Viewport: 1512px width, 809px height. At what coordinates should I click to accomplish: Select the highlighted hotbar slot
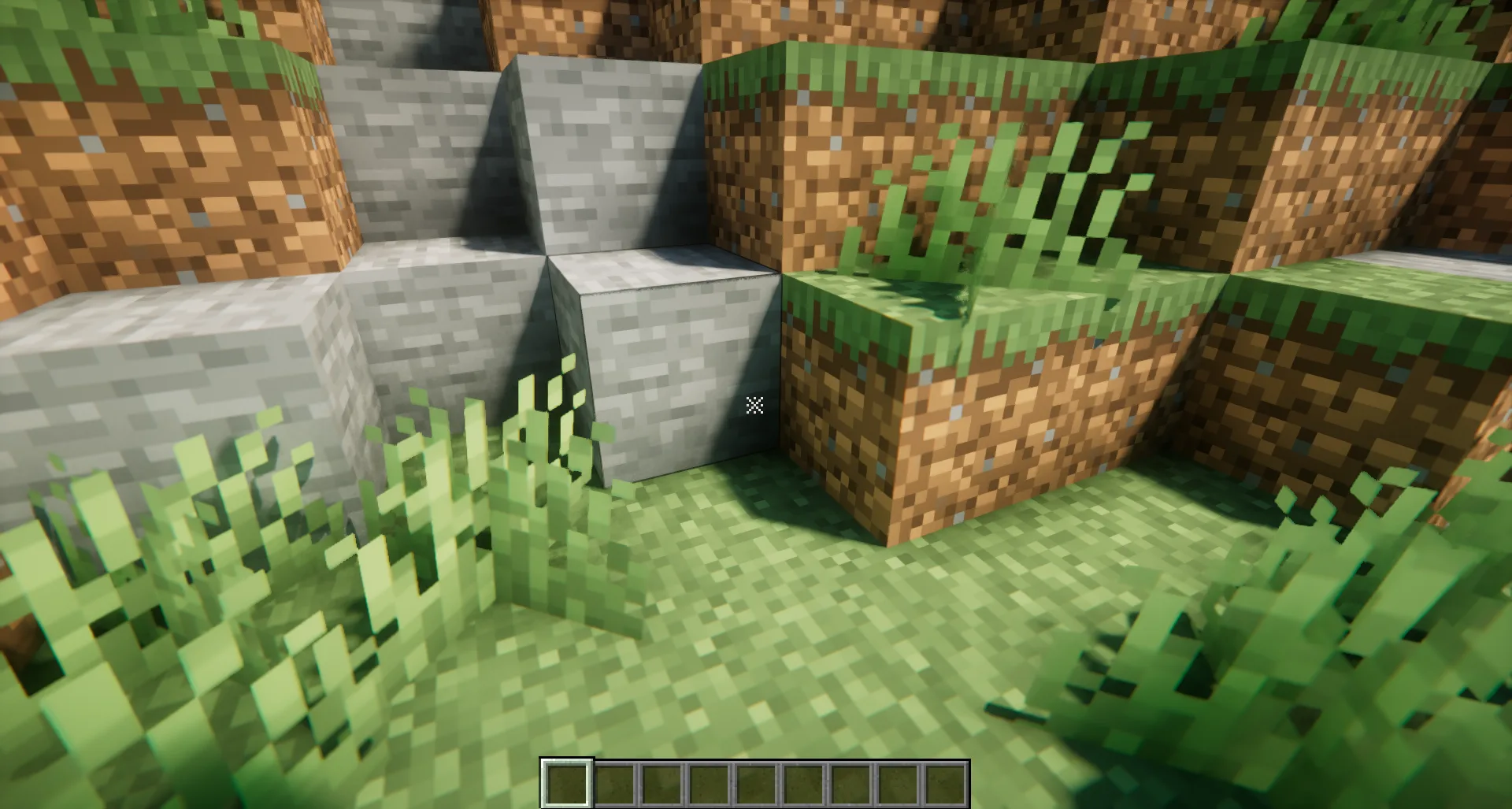tap(566, 783)
